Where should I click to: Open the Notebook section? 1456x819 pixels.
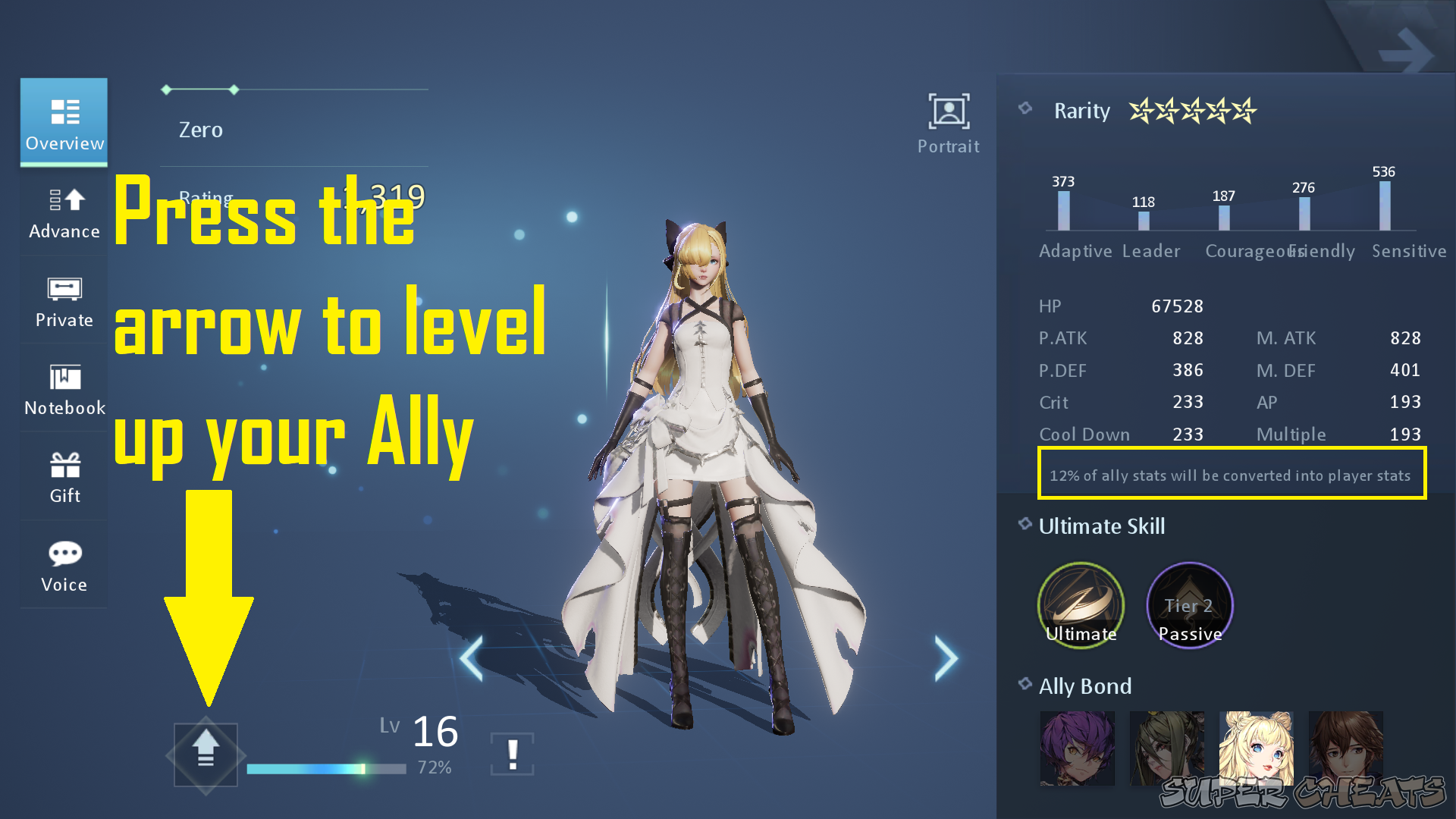(x=64, y=389)
